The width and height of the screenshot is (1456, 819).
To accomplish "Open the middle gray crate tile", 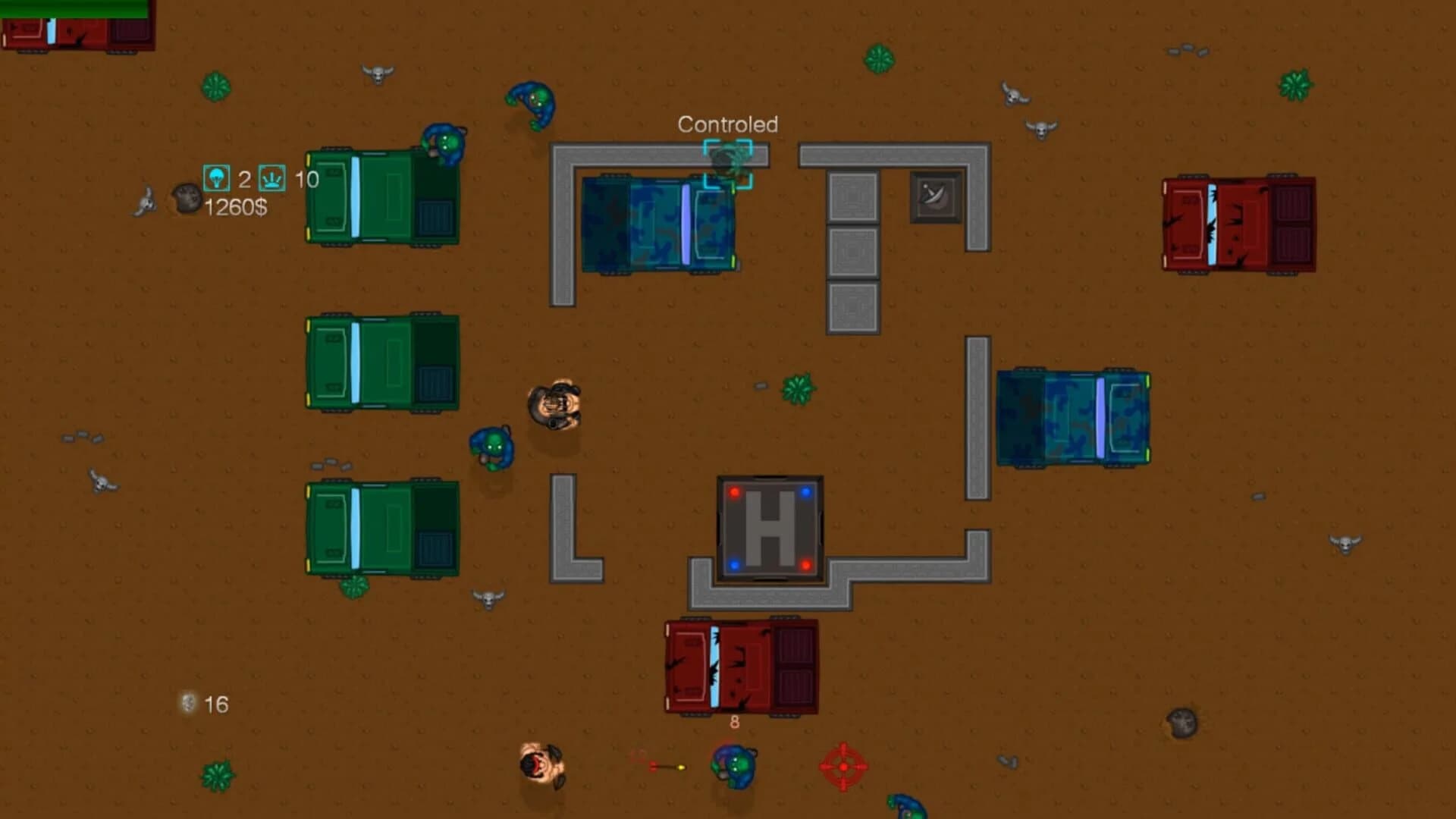I will (852, 250).
